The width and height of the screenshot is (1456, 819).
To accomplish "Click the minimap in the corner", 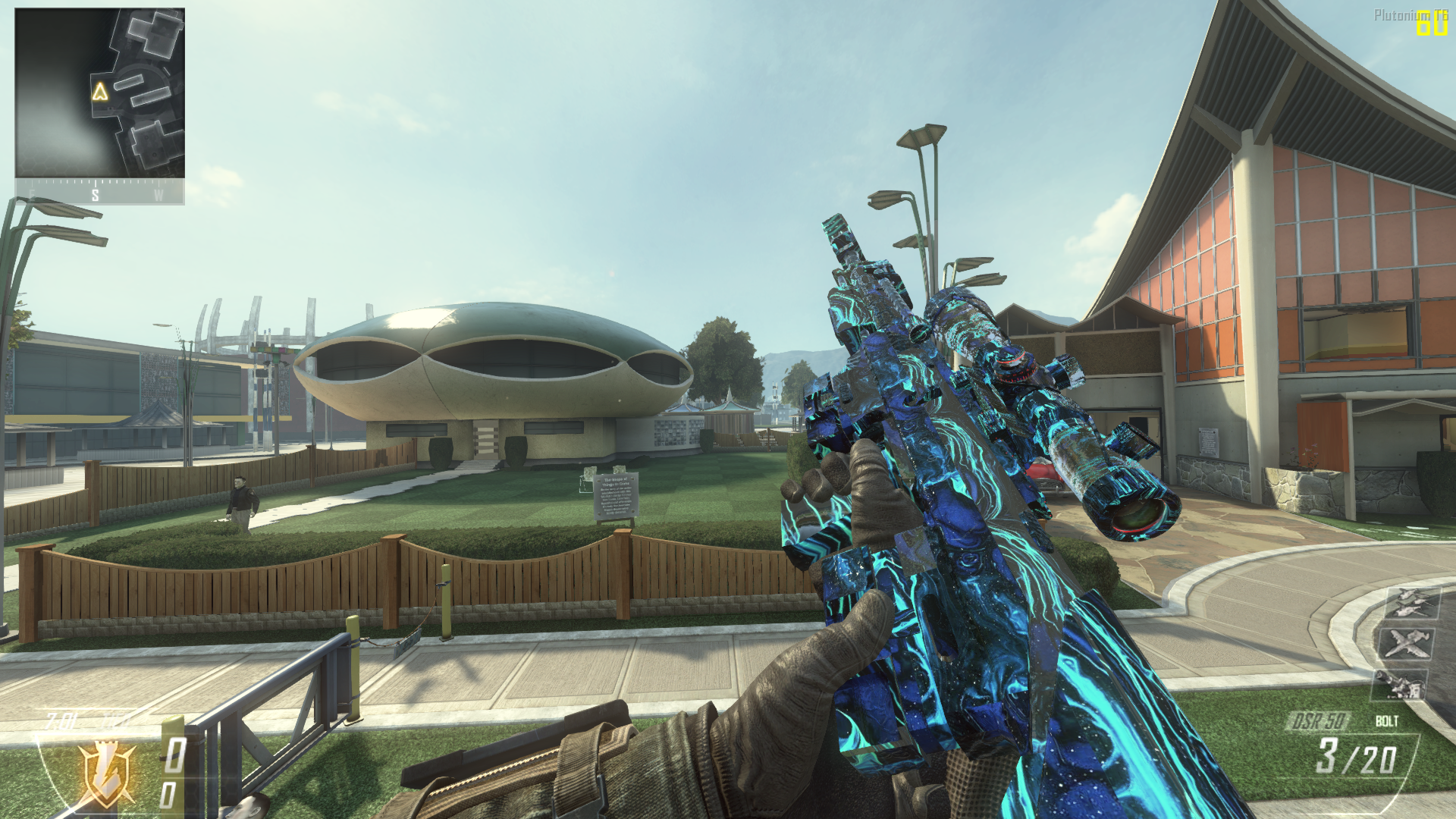I will coord(99,93).
